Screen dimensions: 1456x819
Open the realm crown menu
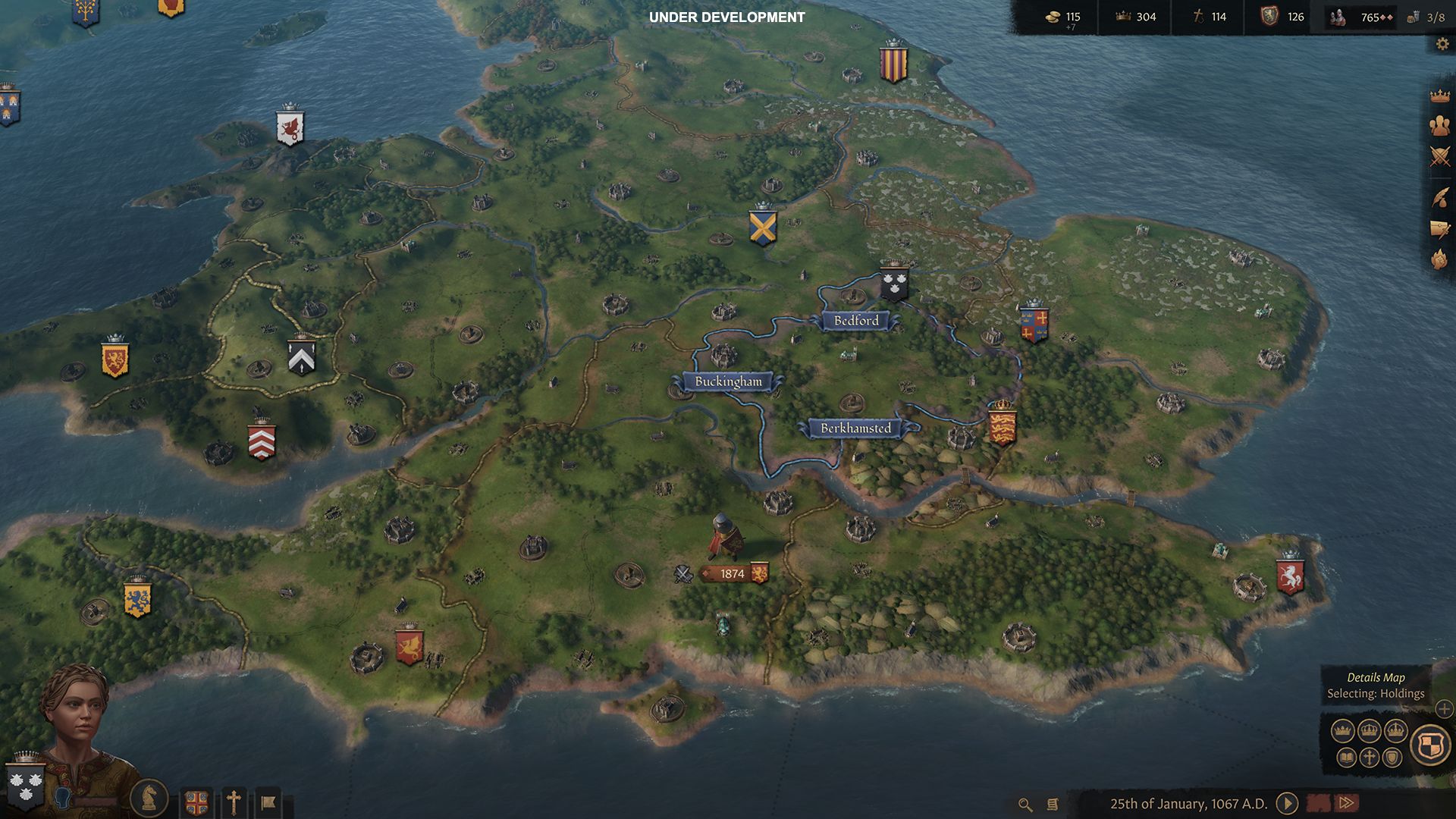tap(1439, 96)
